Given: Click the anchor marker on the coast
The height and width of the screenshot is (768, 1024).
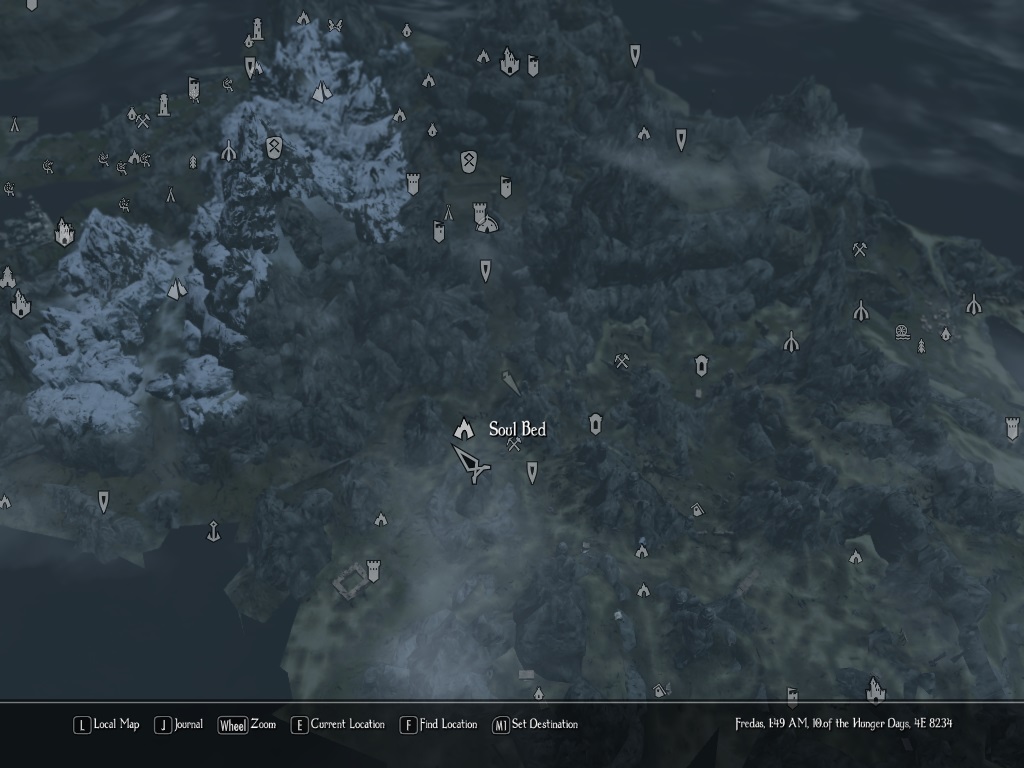Looking at the screenshot, I should click(x=213, y=531).
